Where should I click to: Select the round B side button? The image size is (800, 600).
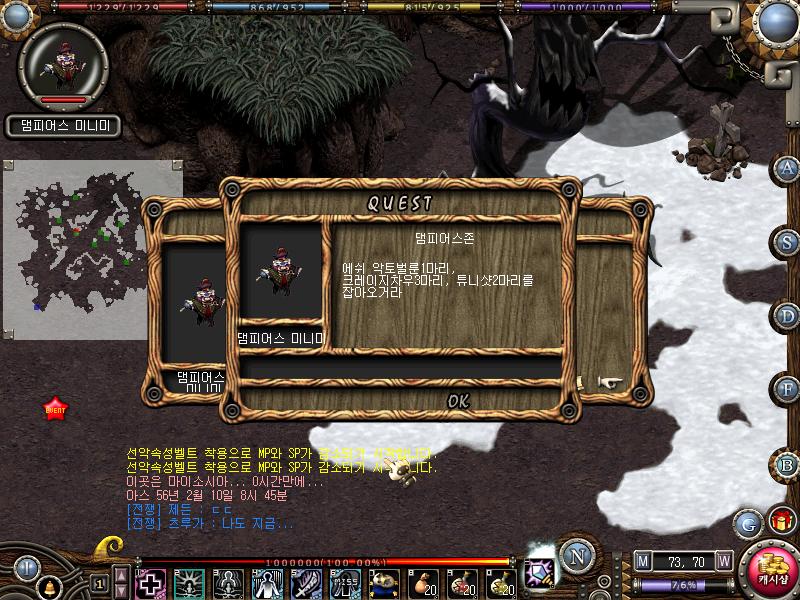(x=788, y=464)
